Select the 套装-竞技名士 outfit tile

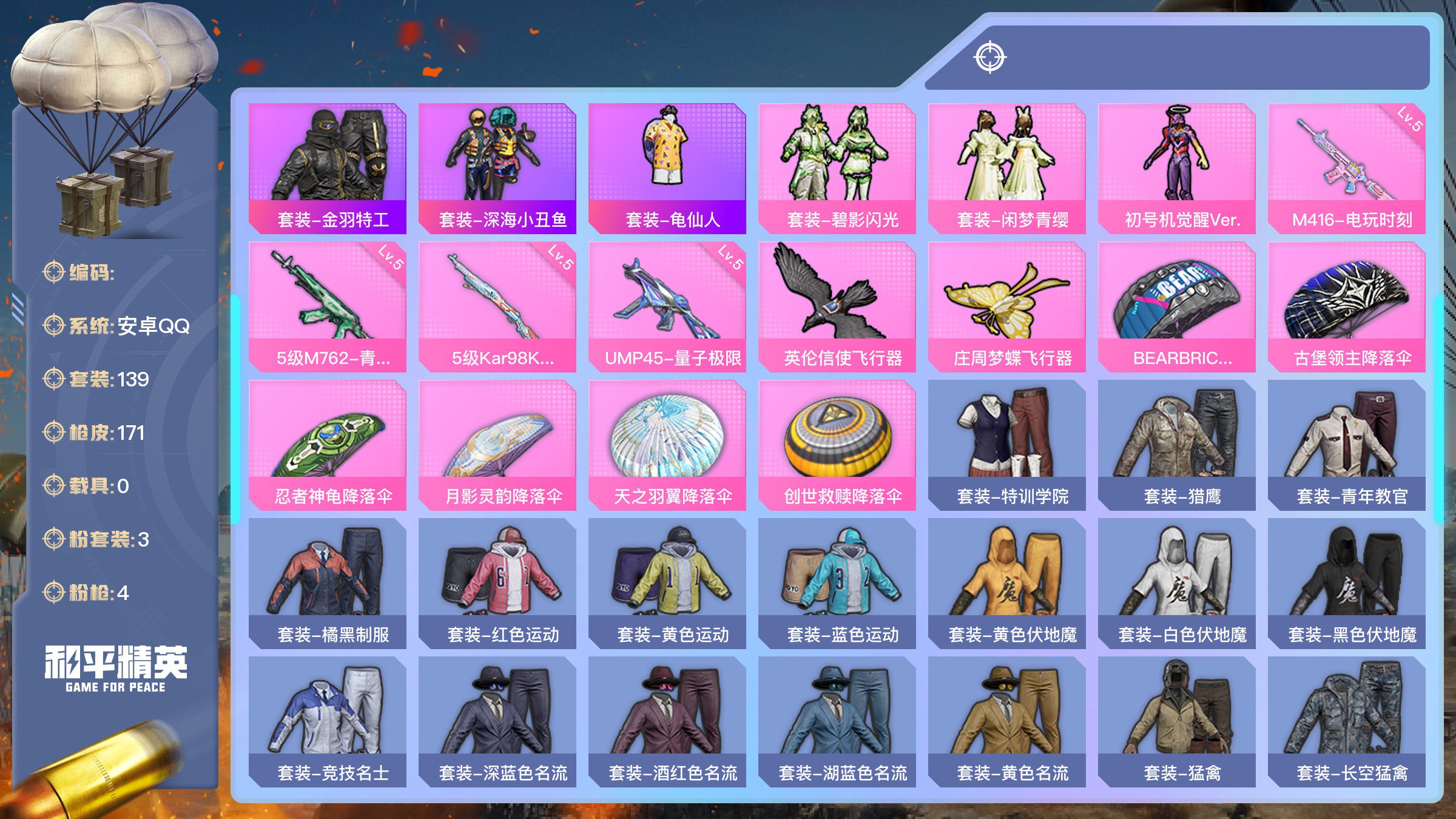(328, 721)
